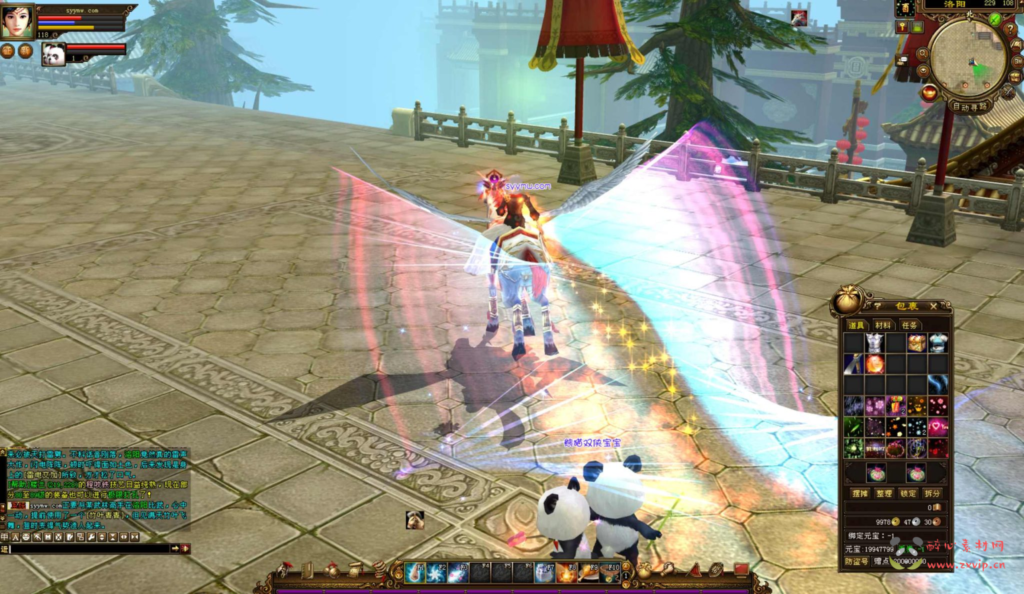
Task: Select the golden treasure chest item
Action: (917, 343)
